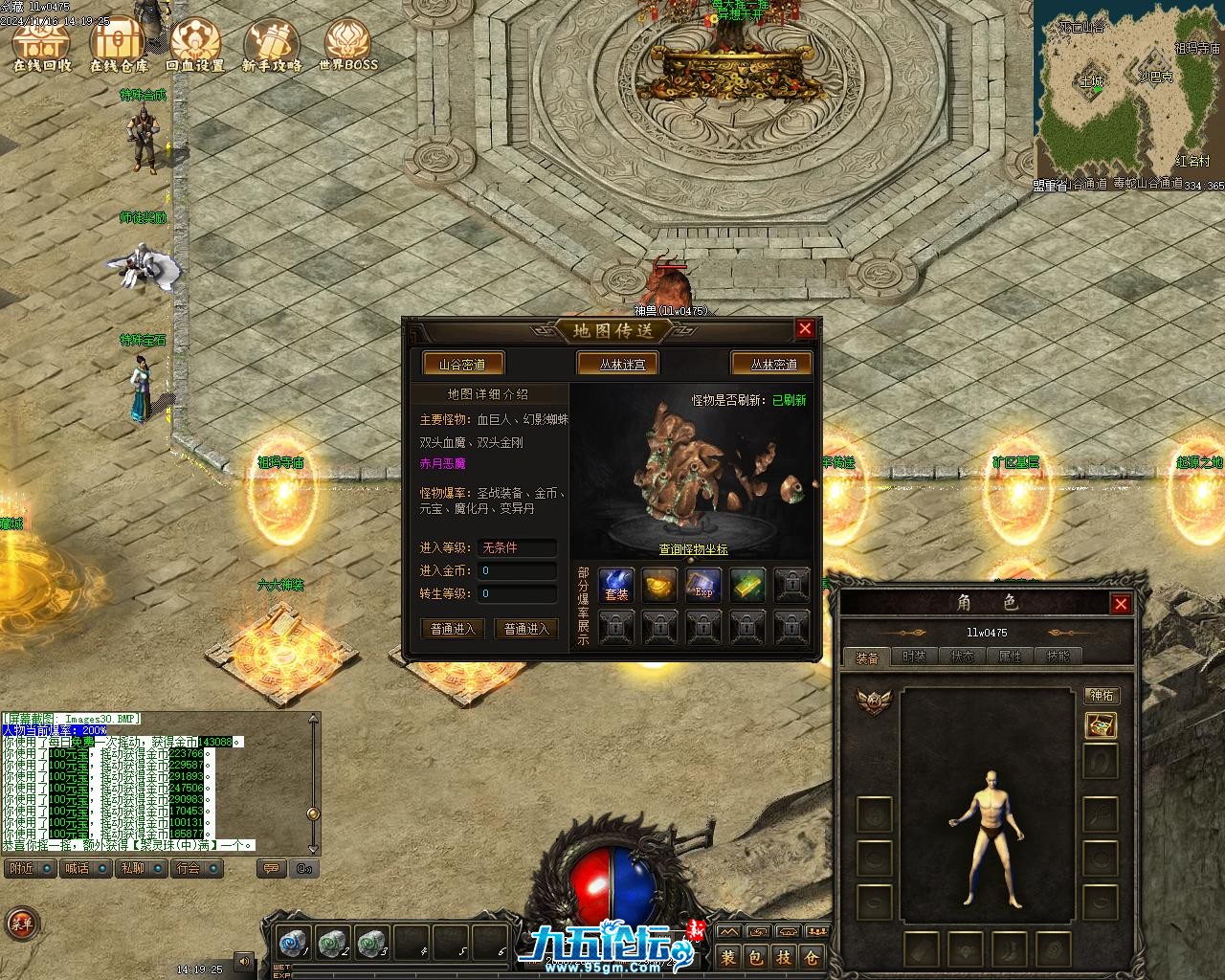The width and height of the screenshot is (1225, 980).
Task: Switch to the 时装 tab
Action: click(x=914, y=657)
